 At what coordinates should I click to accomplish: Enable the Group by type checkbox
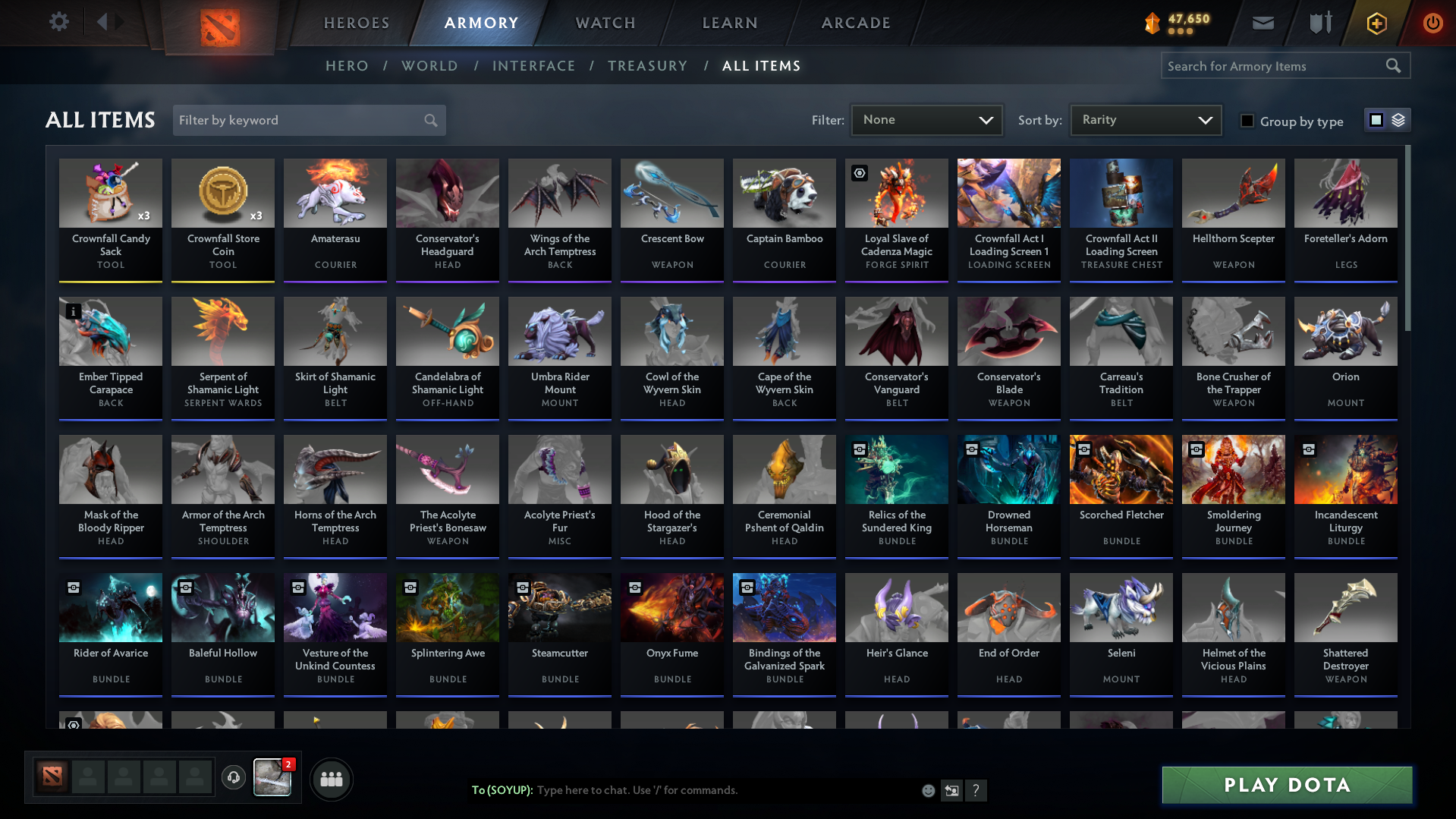point(1247,121)
